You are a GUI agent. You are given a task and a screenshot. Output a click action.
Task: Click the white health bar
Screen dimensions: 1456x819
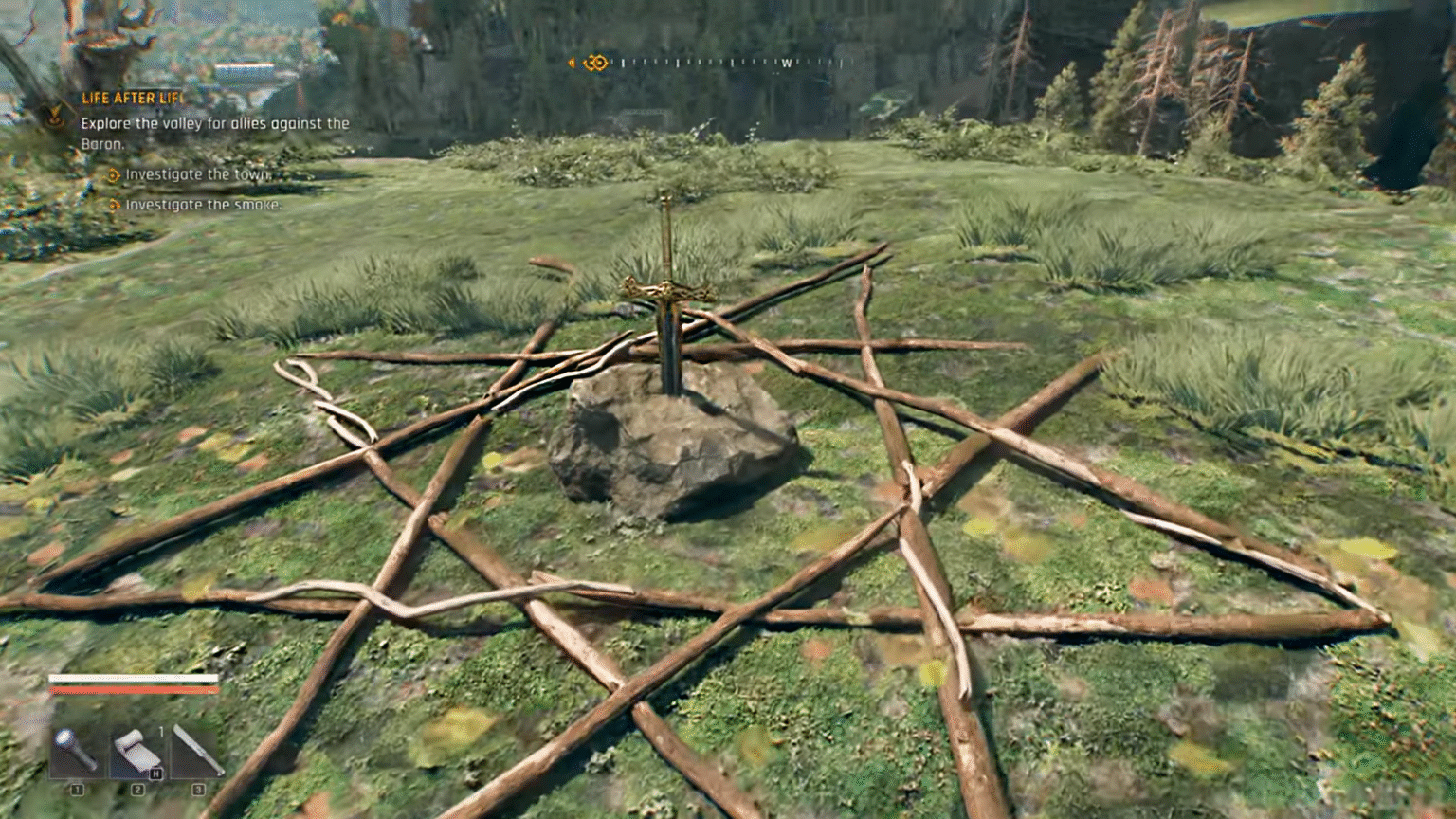point(133,678)
